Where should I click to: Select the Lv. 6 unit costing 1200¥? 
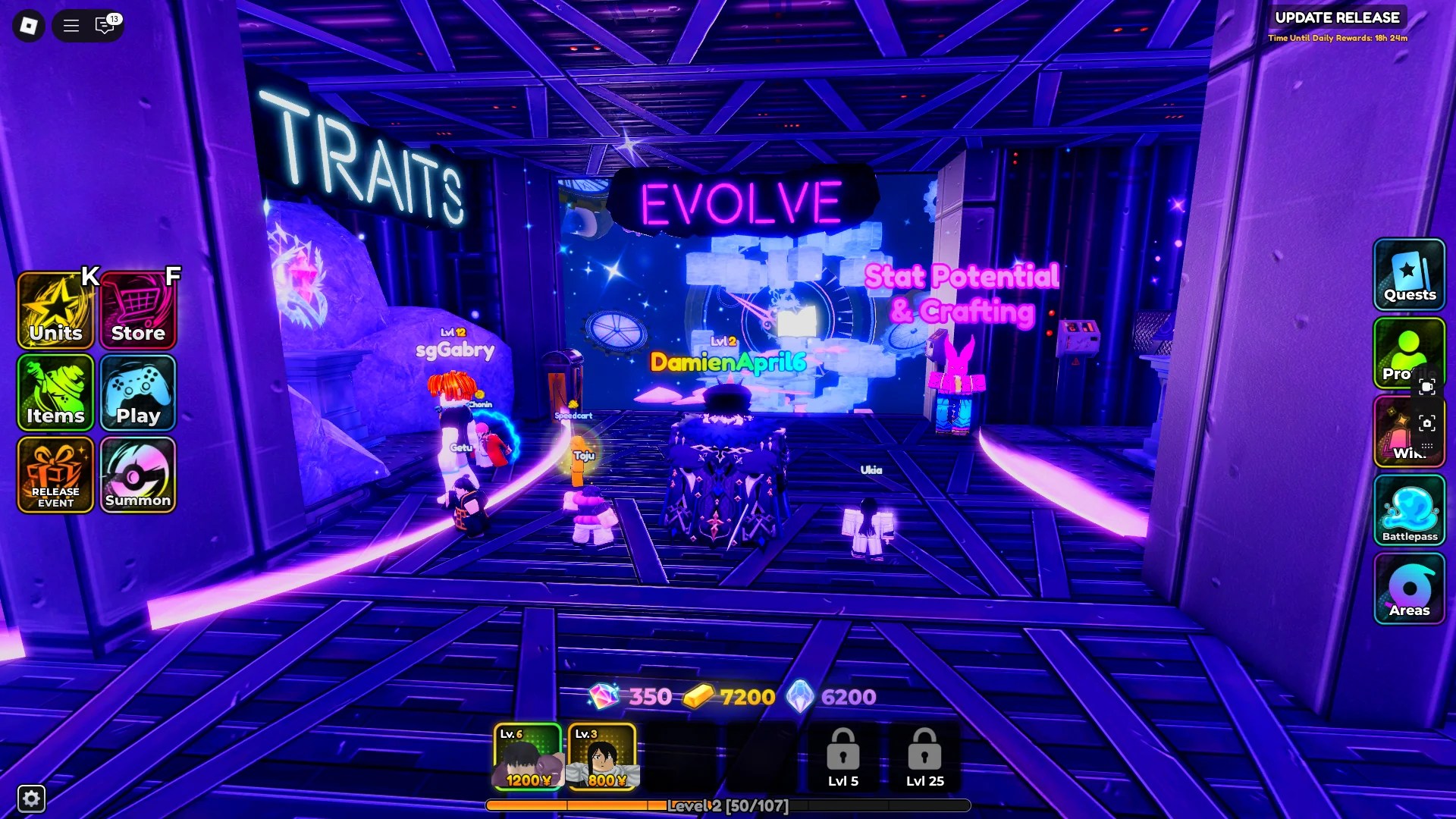click(x=527, y=756)
